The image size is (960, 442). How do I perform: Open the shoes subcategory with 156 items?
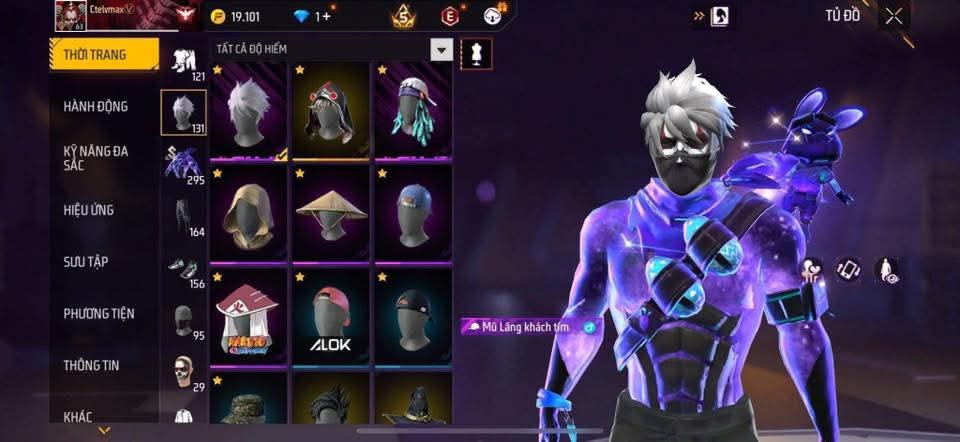click(x=183, y=269)
